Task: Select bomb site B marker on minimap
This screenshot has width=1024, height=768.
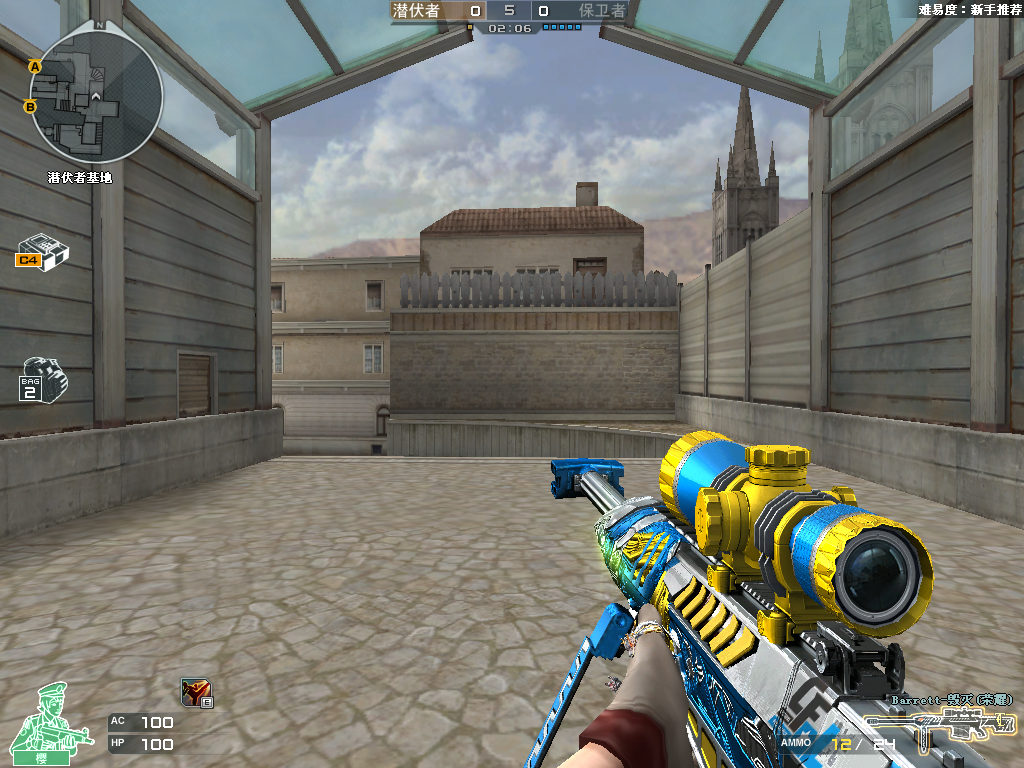Action: pos(30,106)
